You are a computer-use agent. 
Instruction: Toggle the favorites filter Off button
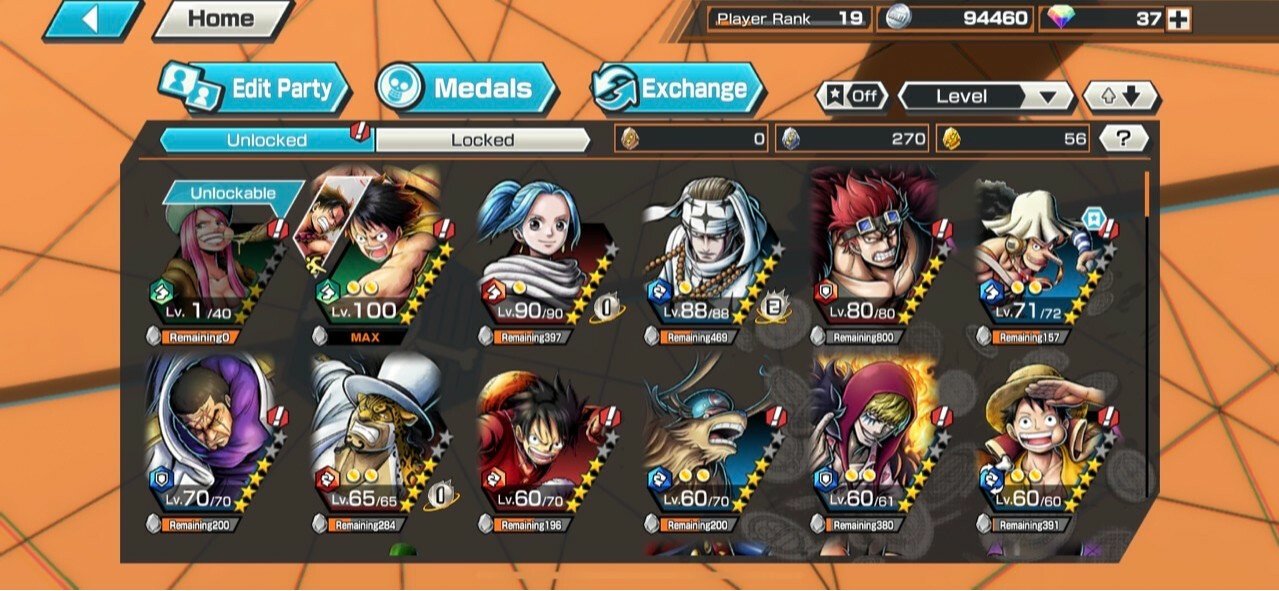[853, 96]
